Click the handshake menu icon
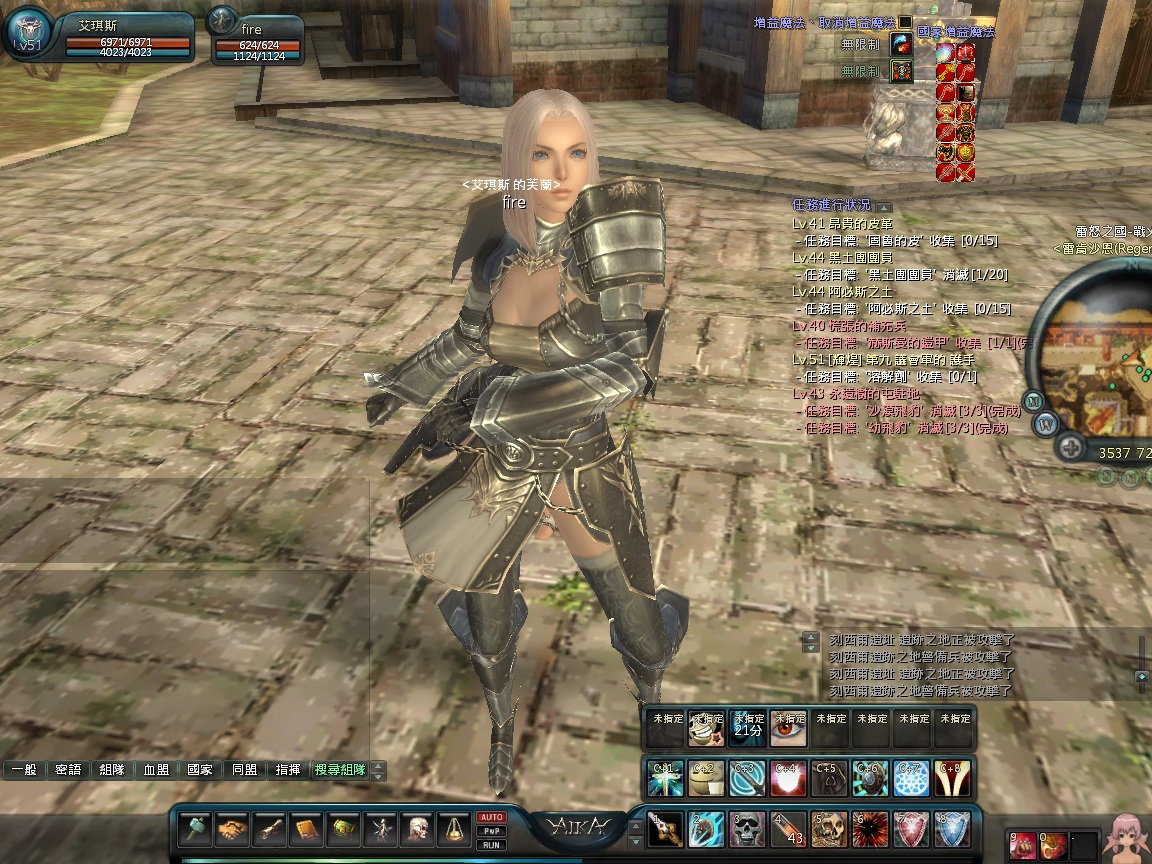 [232, 829]
